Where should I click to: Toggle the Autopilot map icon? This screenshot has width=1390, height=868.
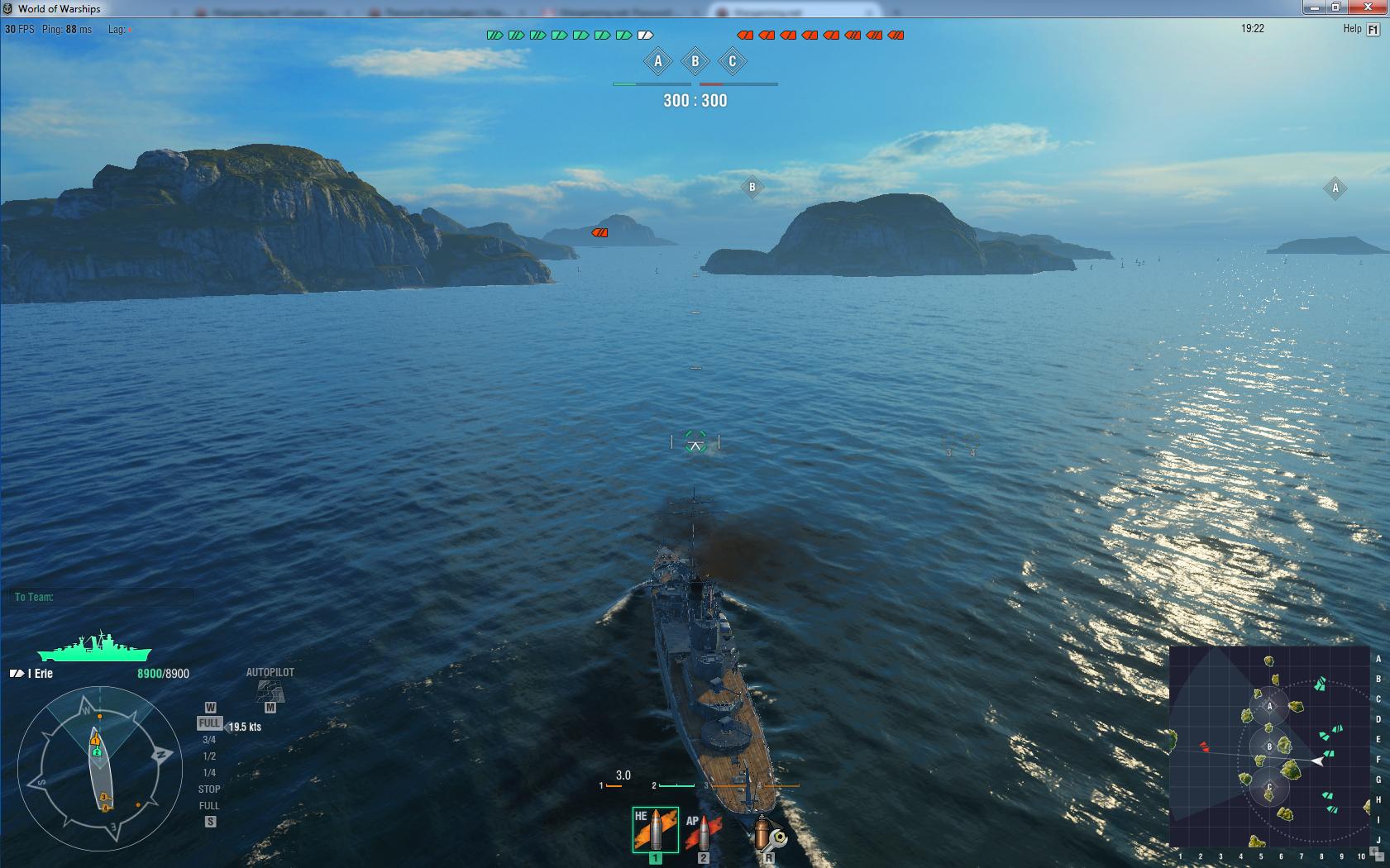(270, 691)
